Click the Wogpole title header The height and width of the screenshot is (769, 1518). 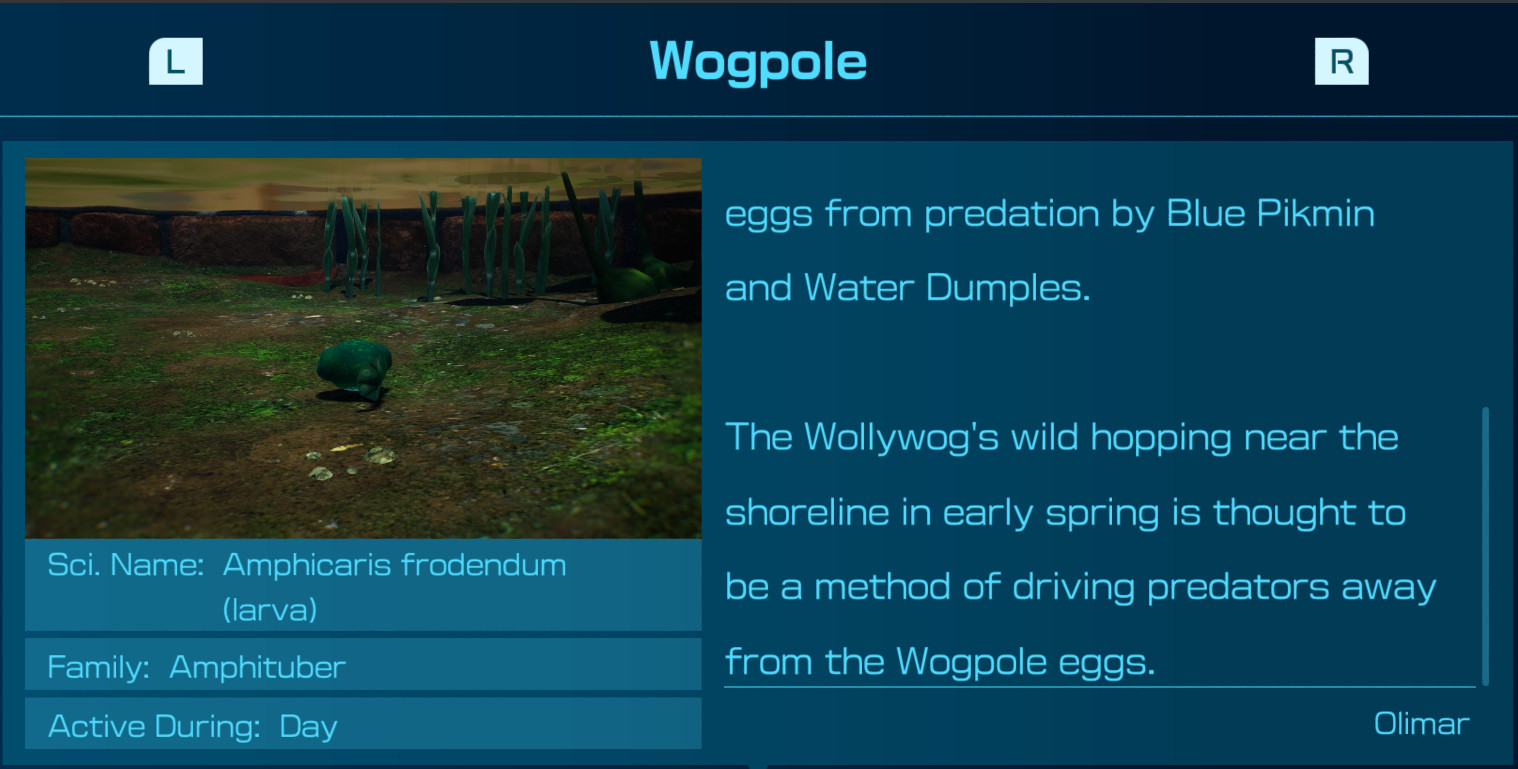[x=757, y=60]
